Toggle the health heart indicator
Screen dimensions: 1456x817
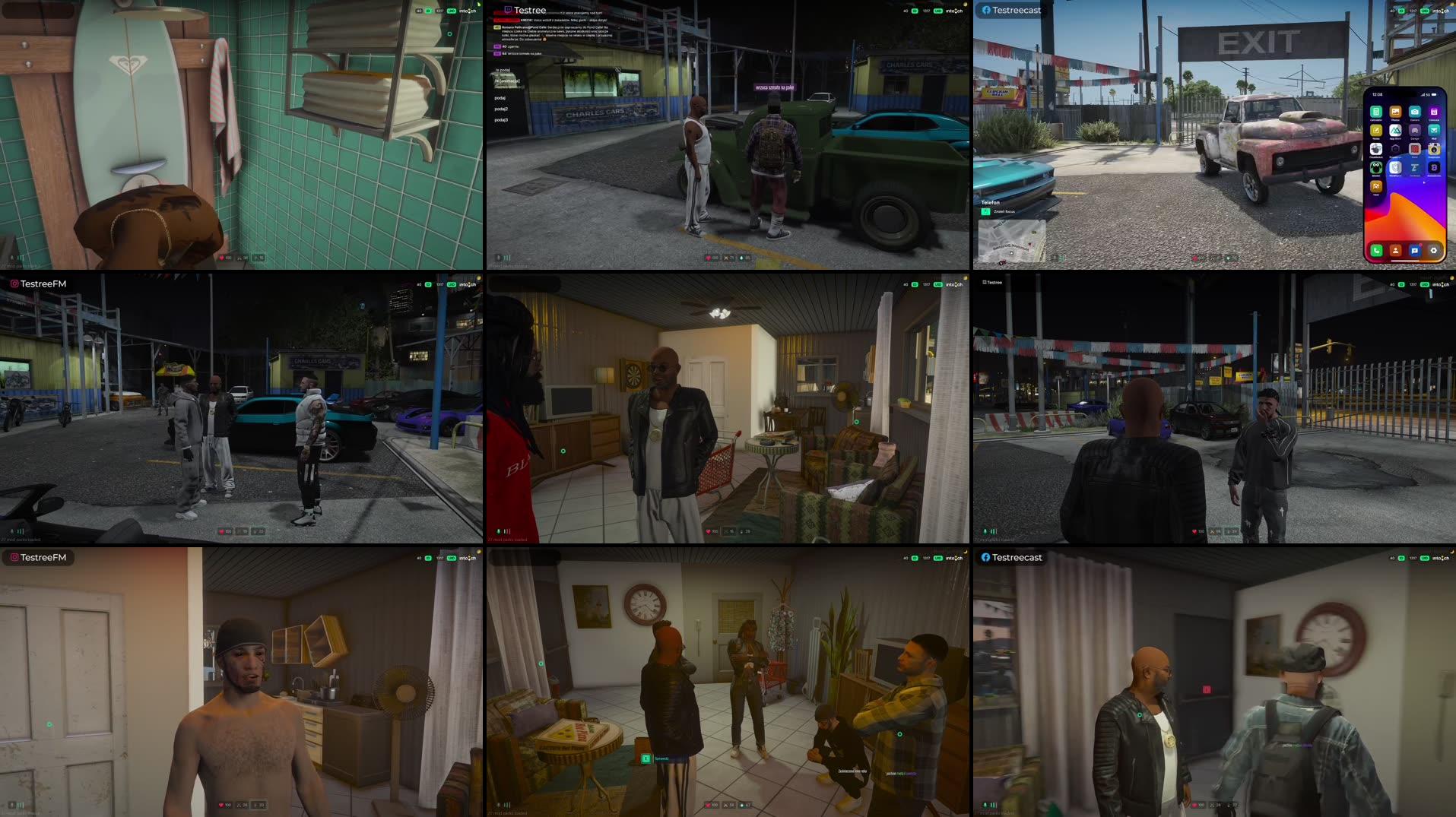pos(709,257)
